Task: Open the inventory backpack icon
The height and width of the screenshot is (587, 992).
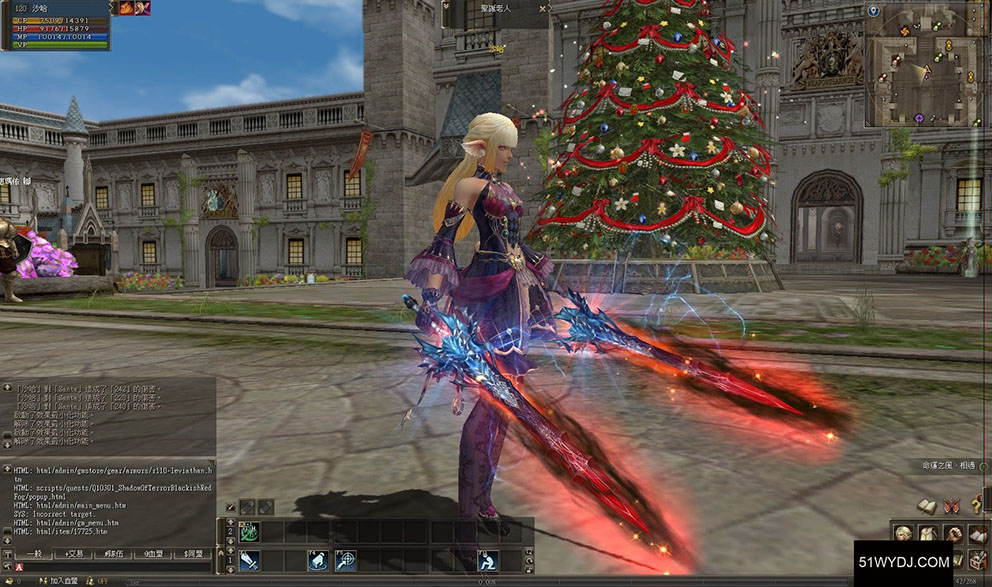Action: [927, 534]
